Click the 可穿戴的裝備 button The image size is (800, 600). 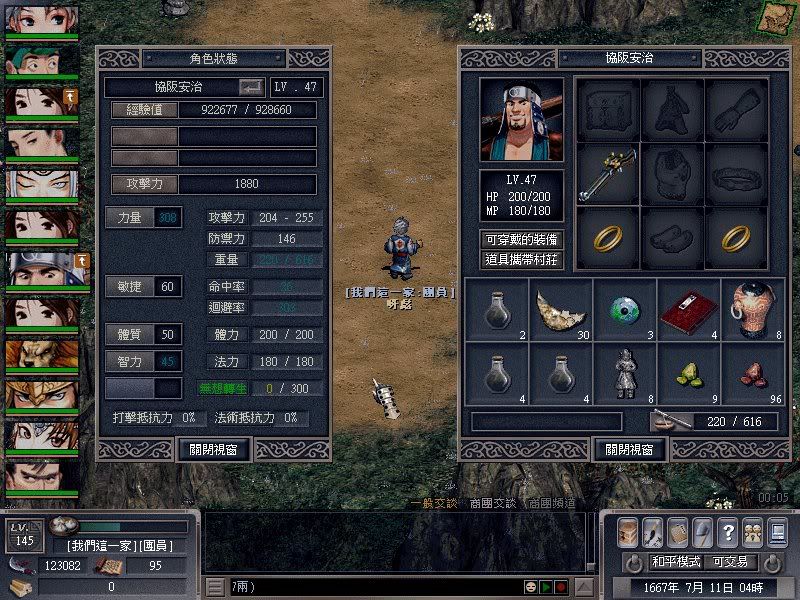521,240
